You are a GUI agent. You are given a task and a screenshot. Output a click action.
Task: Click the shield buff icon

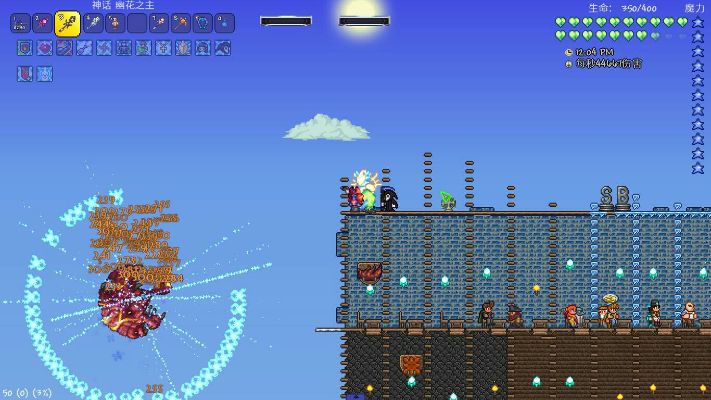point(25,47)
